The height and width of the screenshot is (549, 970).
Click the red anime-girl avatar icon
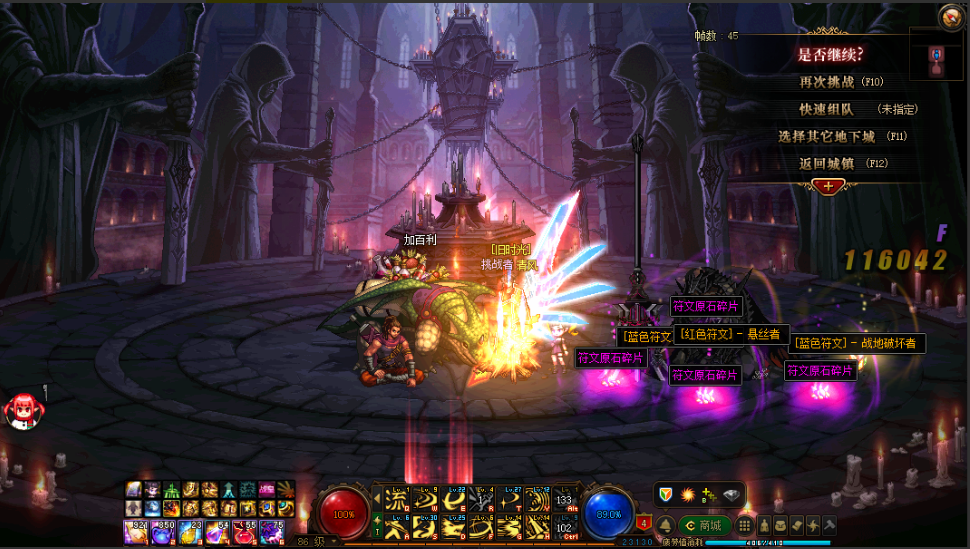click(20, 408)
